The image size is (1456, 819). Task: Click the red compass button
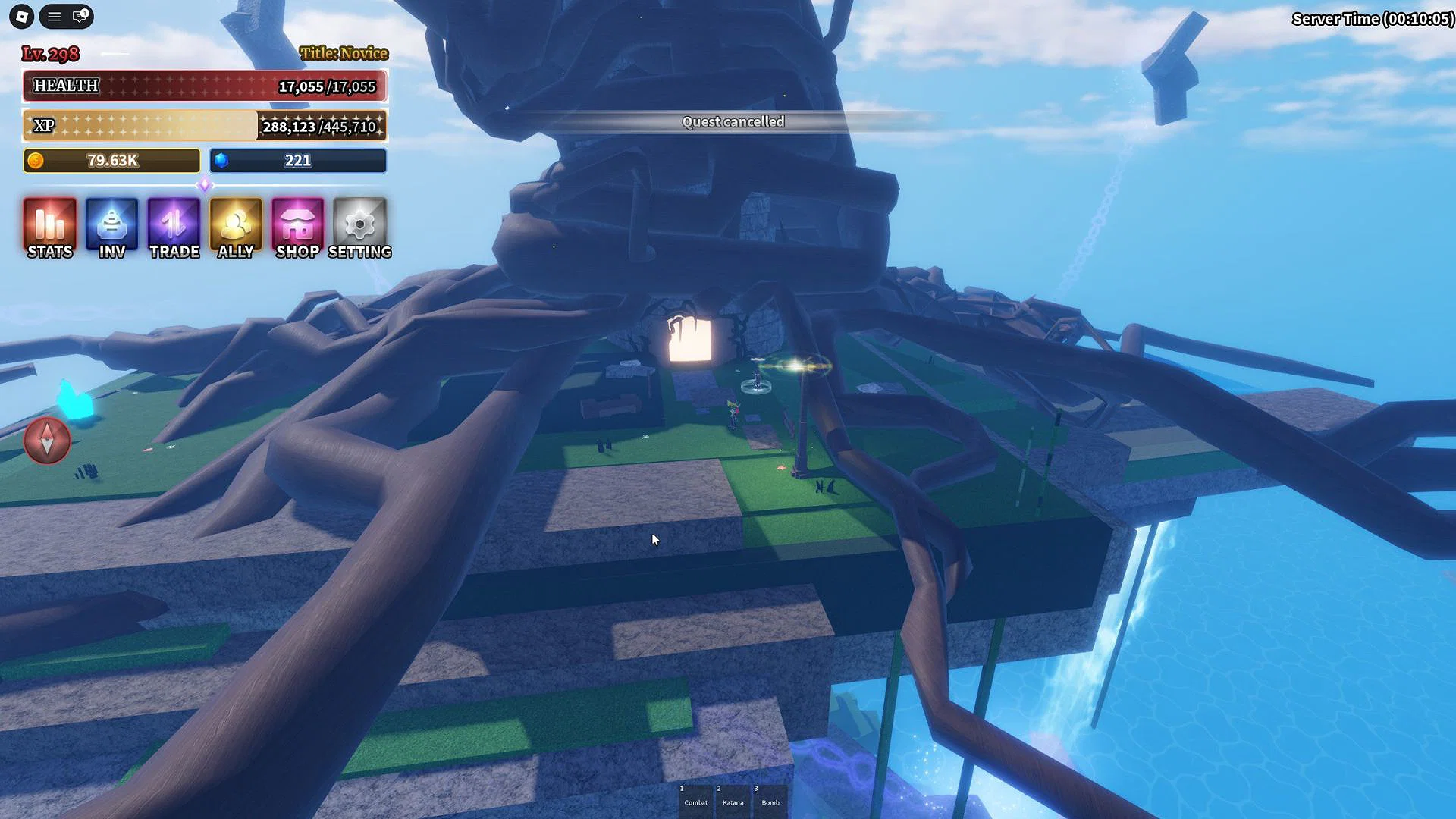point(47,441)
